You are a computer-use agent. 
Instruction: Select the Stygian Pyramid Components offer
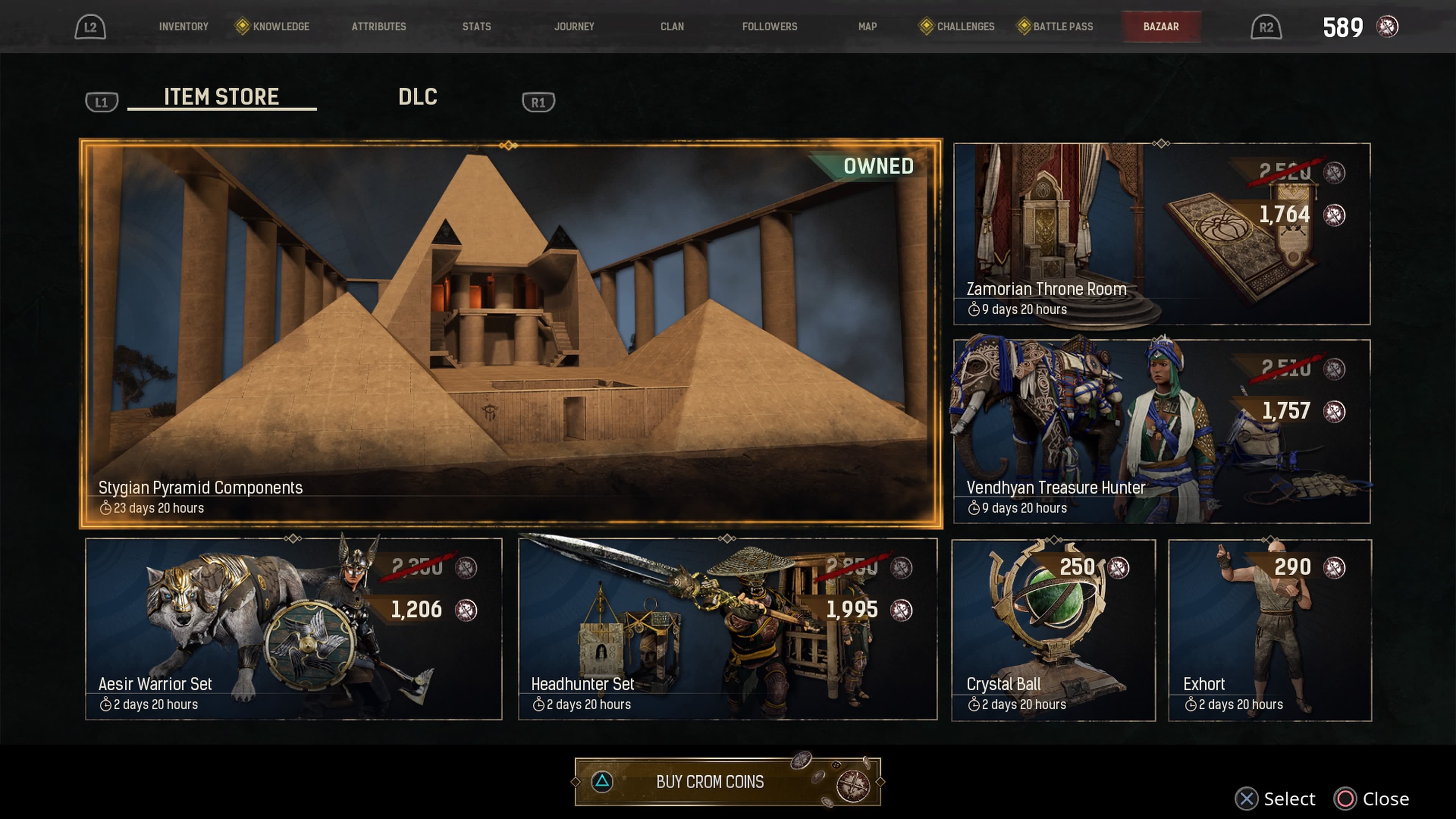[510, 334]
